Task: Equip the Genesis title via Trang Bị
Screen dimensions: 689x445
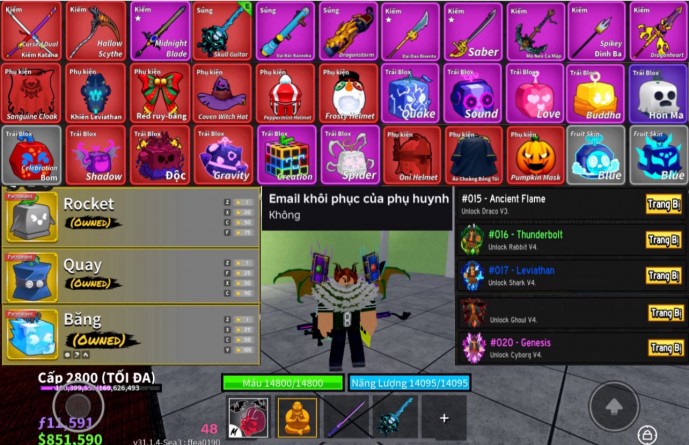Action: click(x=664, y=348)
